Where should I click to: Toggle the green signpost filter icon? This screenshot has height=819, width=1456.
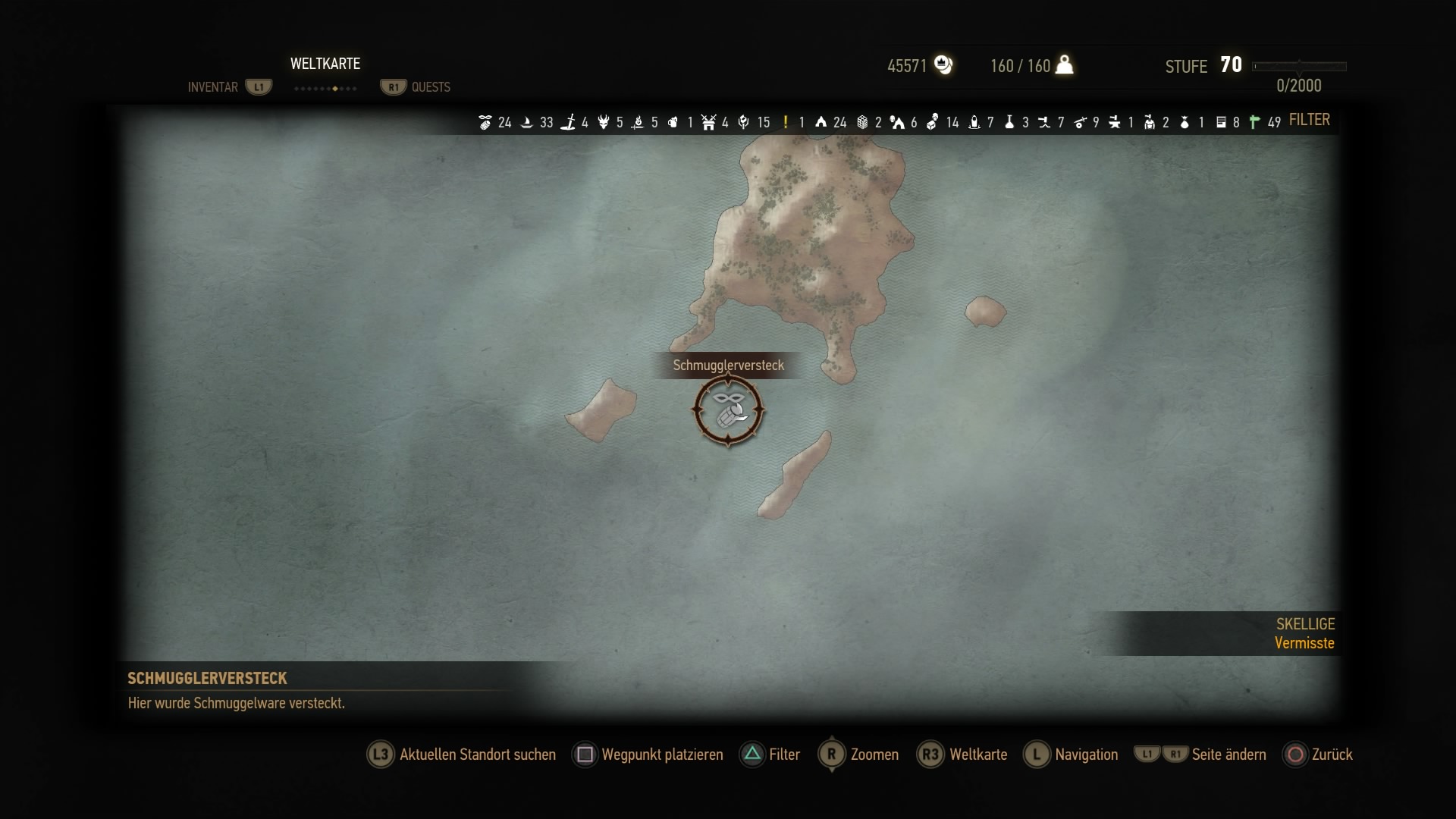click(1255, 122)
